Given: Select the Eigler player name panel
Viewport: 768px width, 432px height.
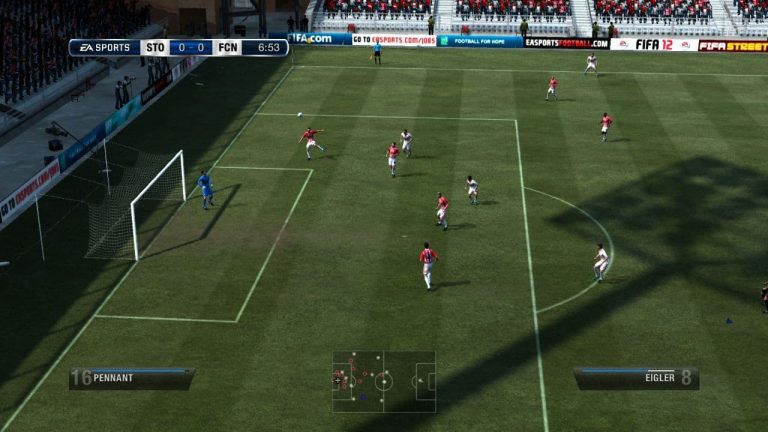Looking at the screenshot, I should click(636, 379).
